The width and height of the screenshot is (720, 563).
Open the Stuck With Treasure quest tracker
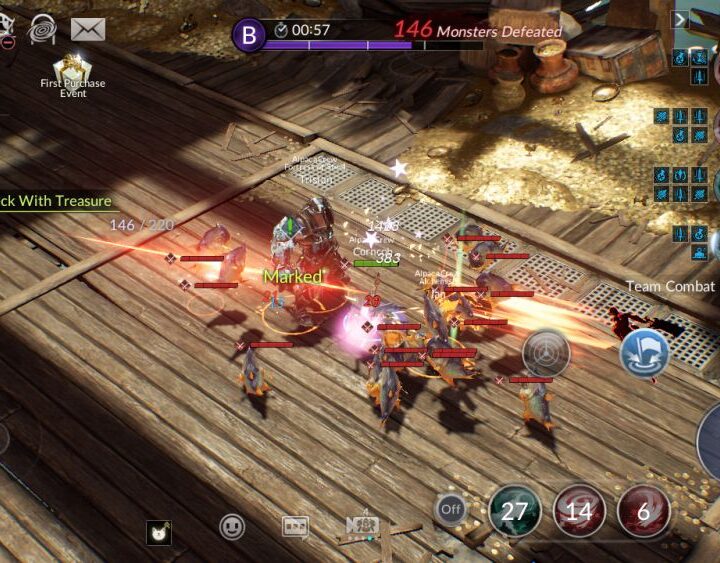click(56, 201)
